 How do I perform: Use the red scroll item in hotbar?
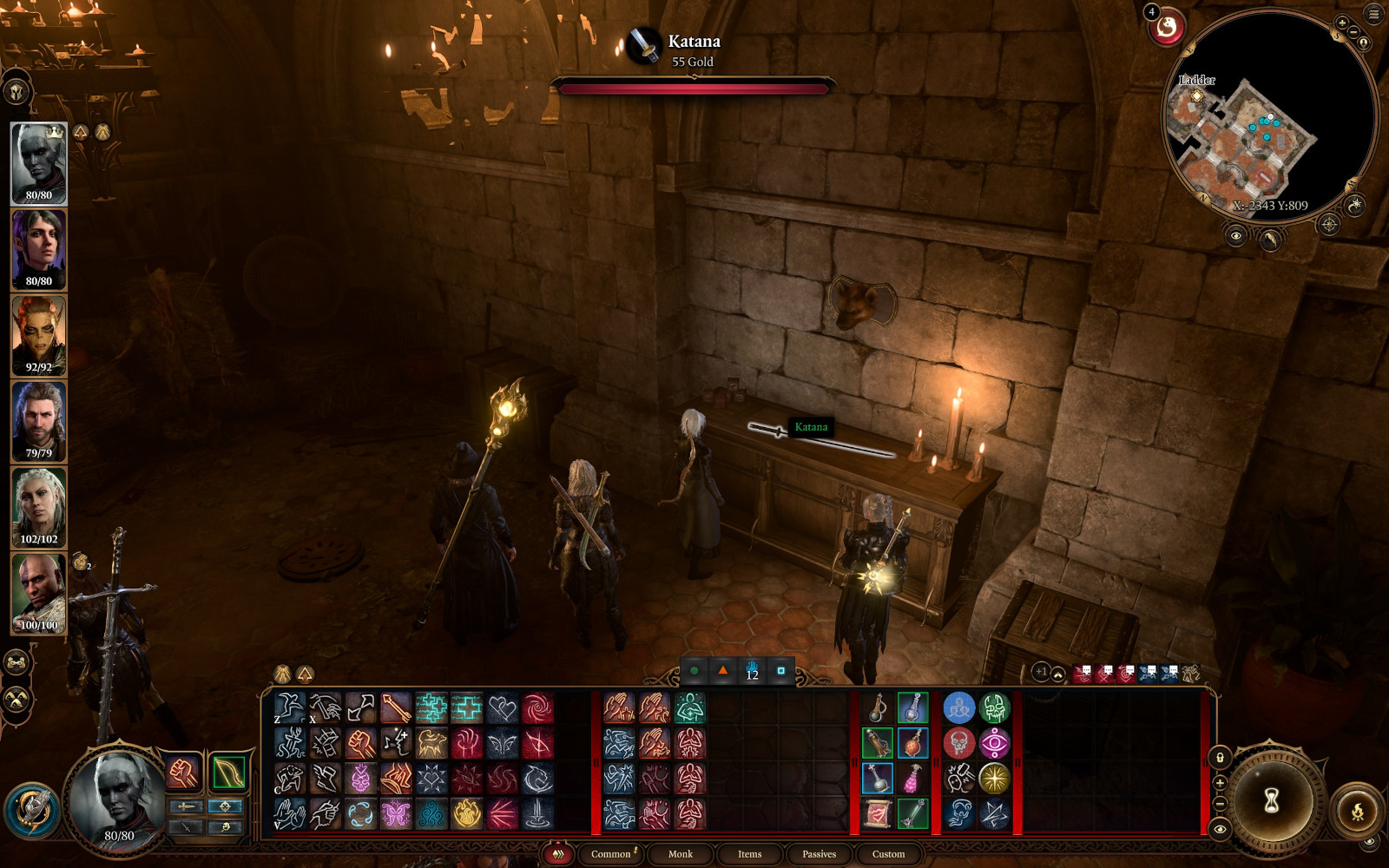(877, 814)
